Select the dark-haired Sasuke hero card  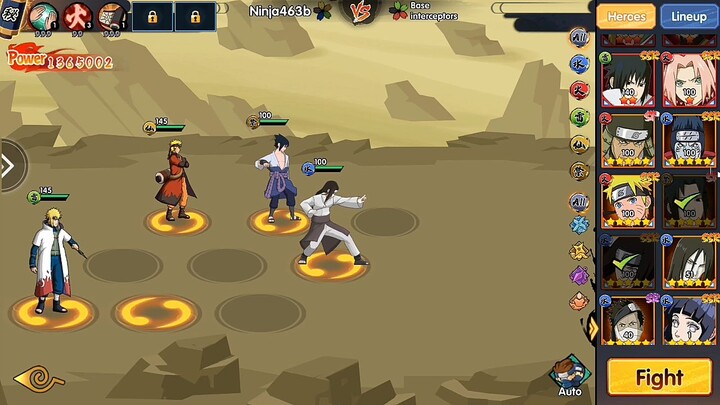(x=627, y=79)
